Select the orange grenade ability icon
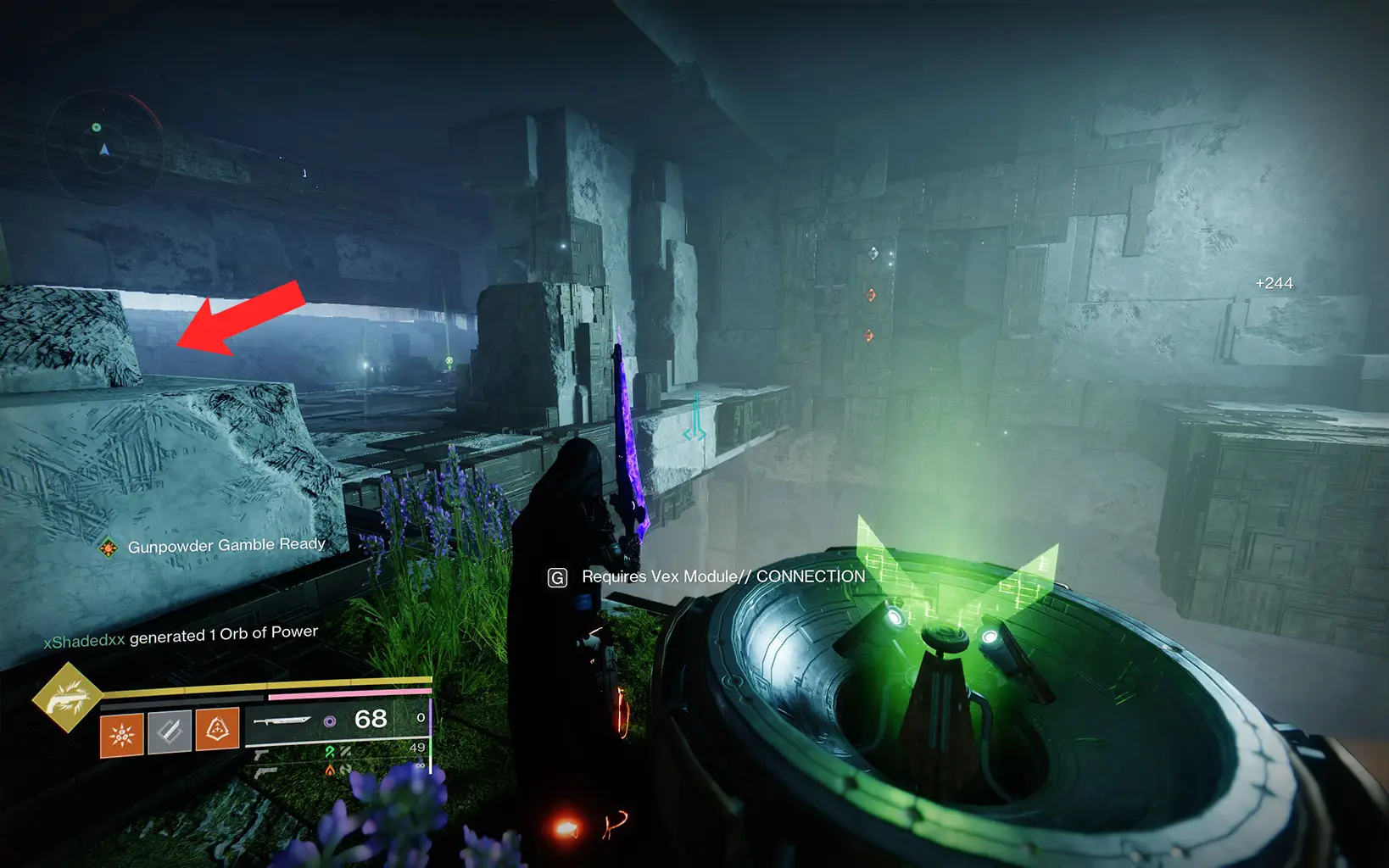The width and height of the screenshot is (1389, 868). (x=122, y=733)
